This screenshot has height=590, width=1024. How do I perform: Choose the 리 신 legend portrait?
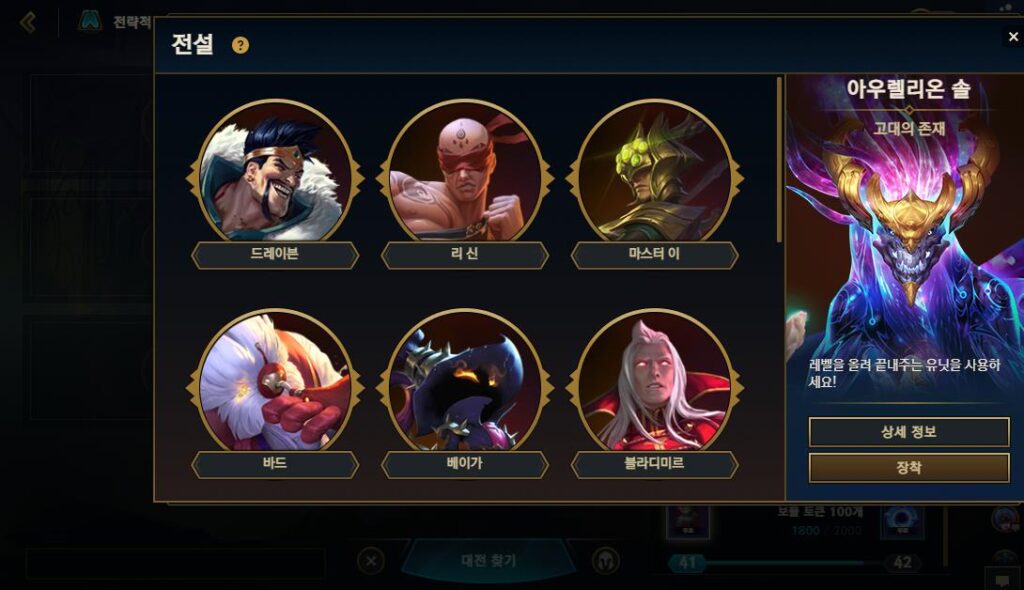click(465, 175)
